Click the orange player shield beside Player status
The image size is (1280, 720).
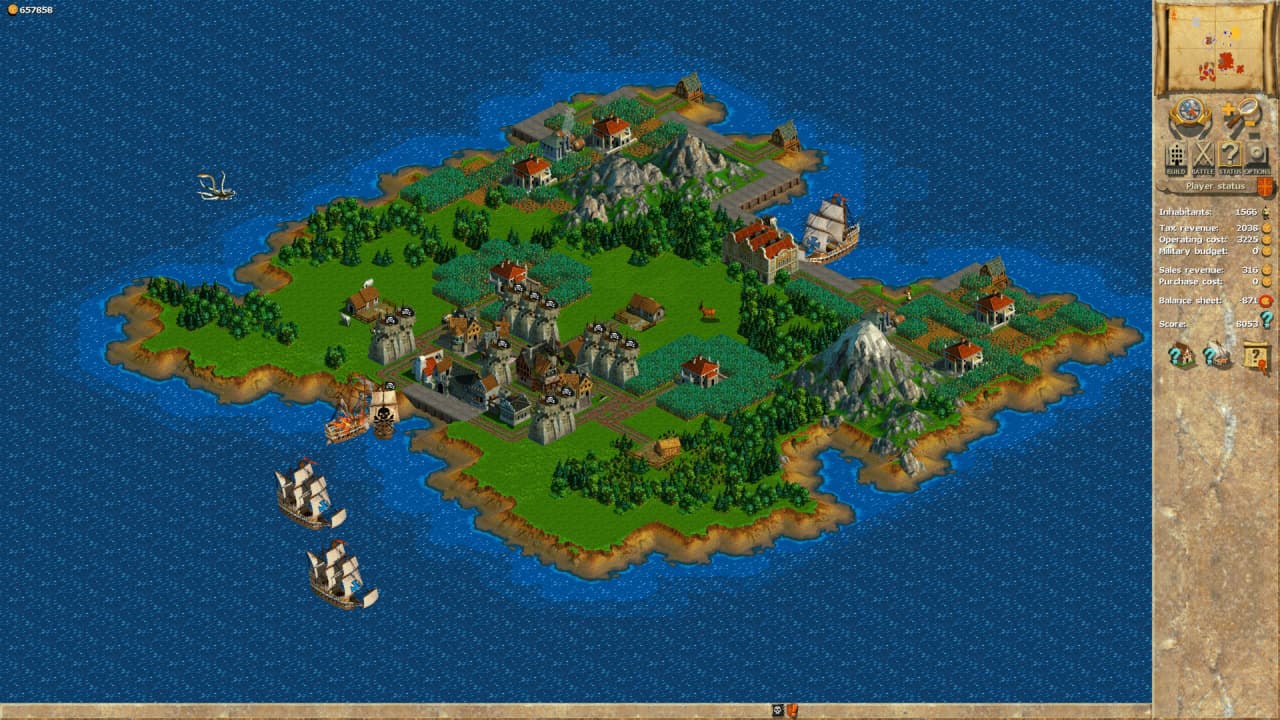pos(1265,187)
